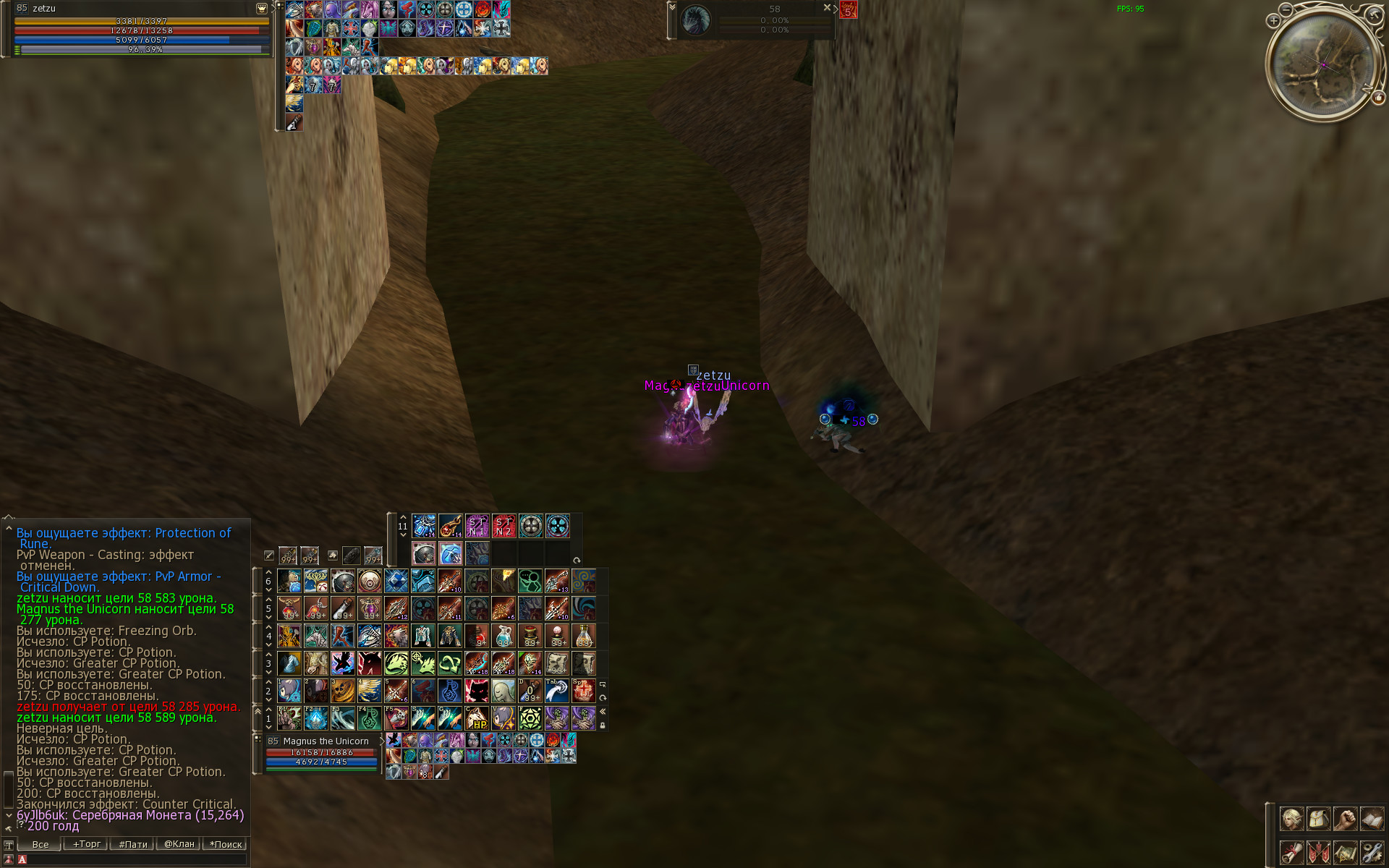Open the world map scroll button
The image size is (1389, 868).
pos(1345,852)
